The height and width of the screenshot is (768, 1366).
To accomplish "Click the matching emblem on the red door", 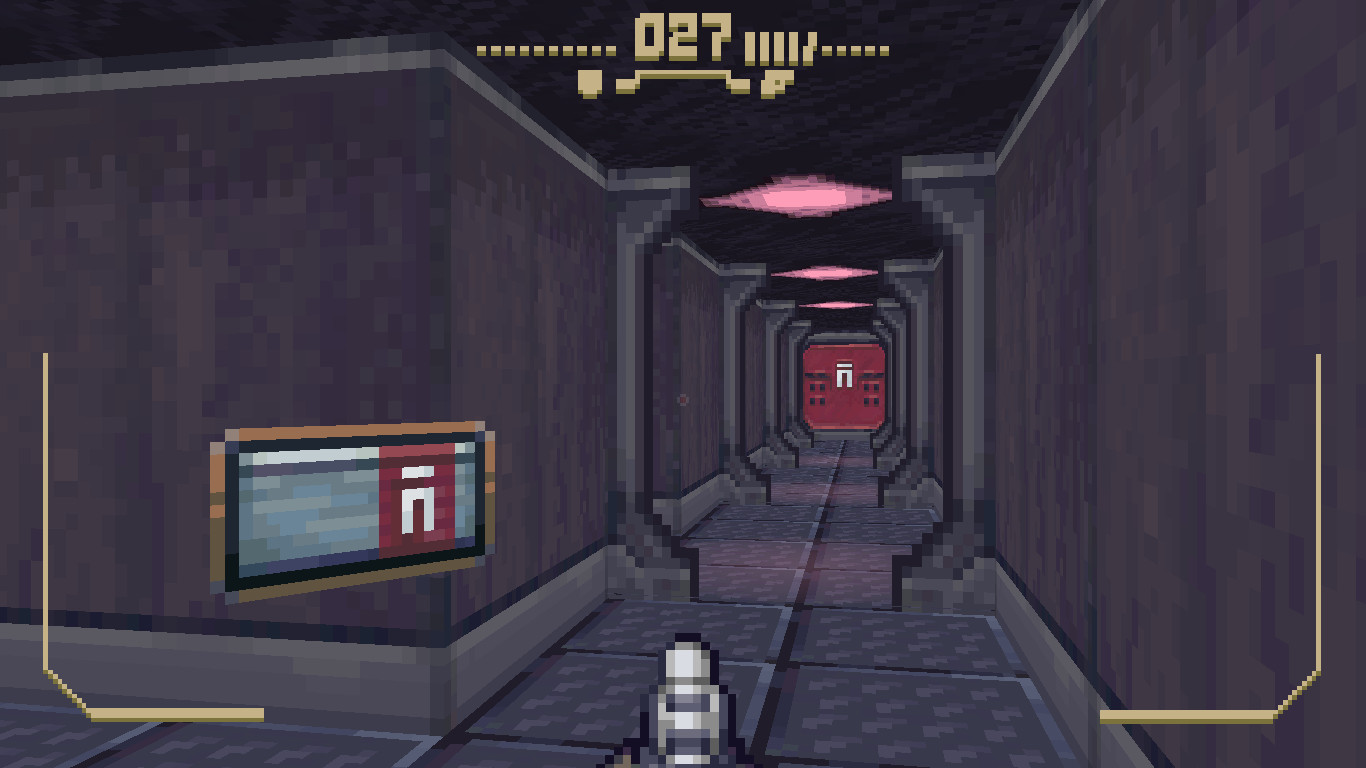I will tap(843, 373).
